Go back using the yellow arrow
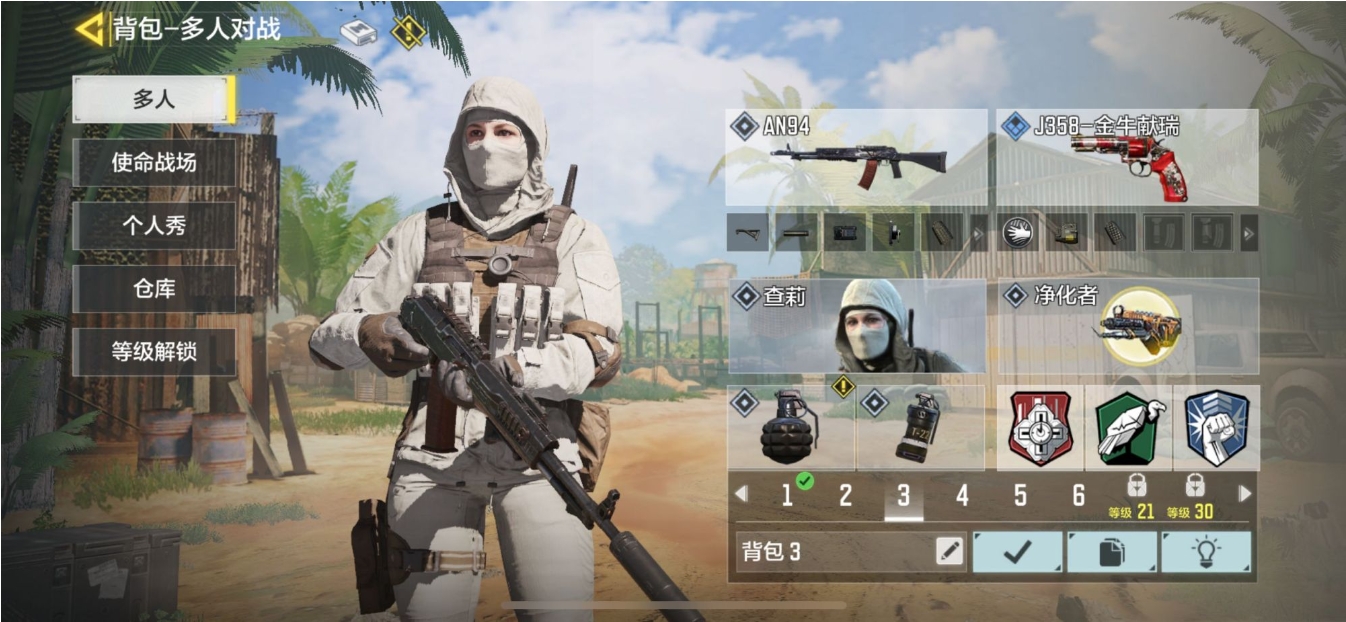Image resolution: width=1346 pixels, height=622 pixels. (90, 29)
